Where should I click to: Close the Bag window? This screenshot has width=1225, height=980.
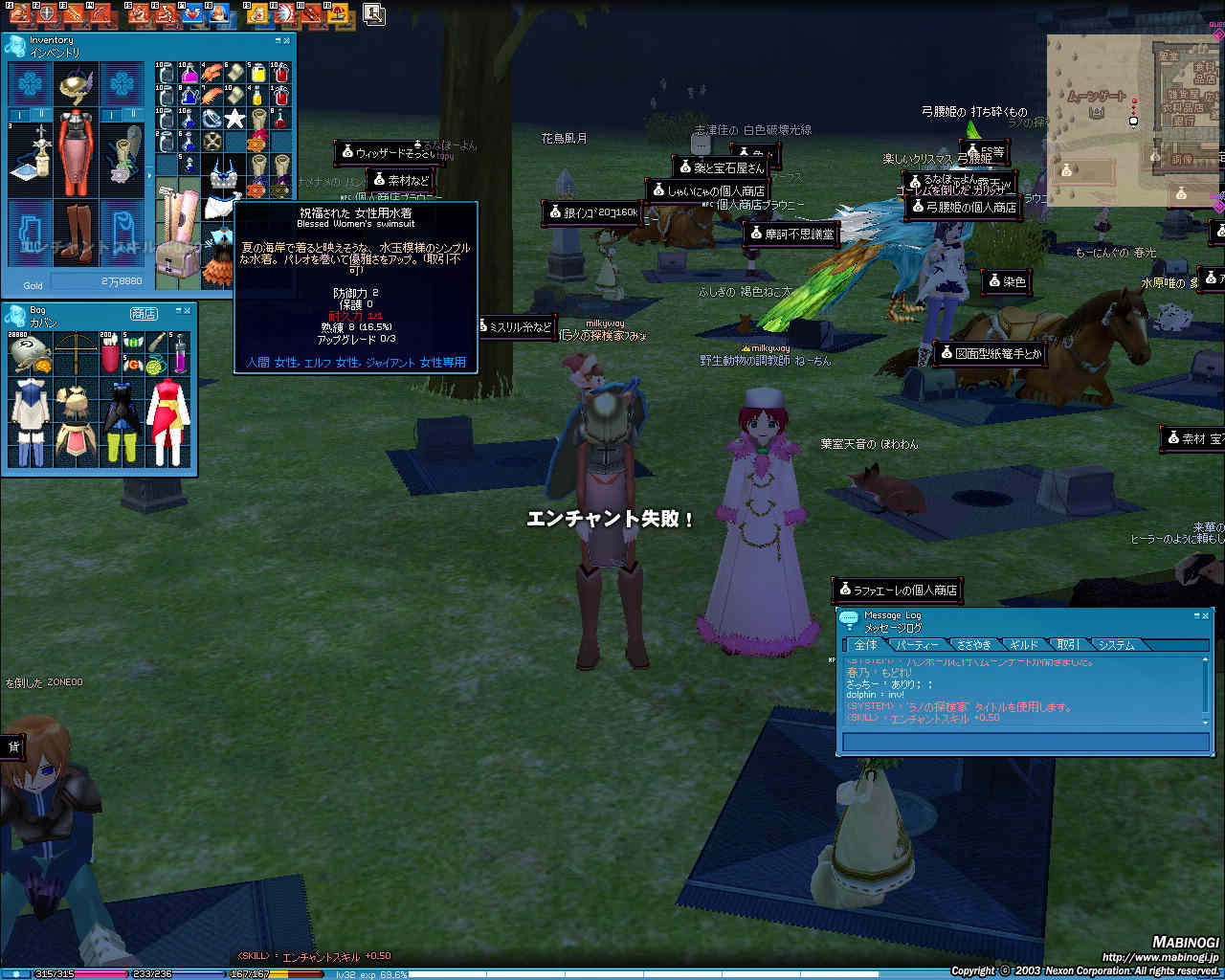pos(189,310)
